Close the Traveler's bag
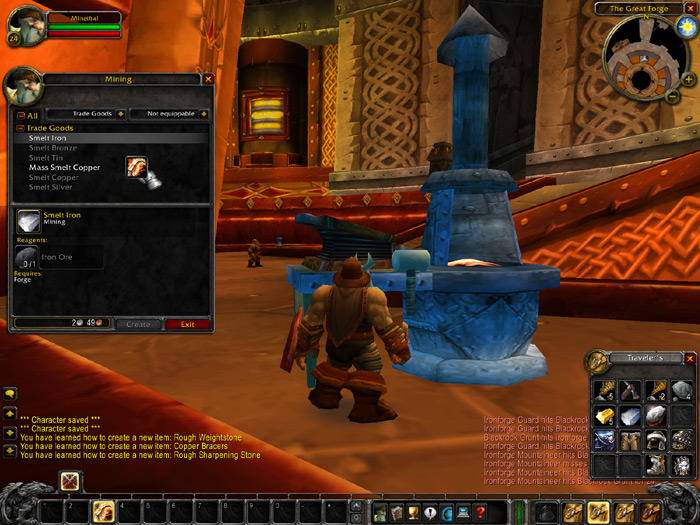 coord(690,358)
